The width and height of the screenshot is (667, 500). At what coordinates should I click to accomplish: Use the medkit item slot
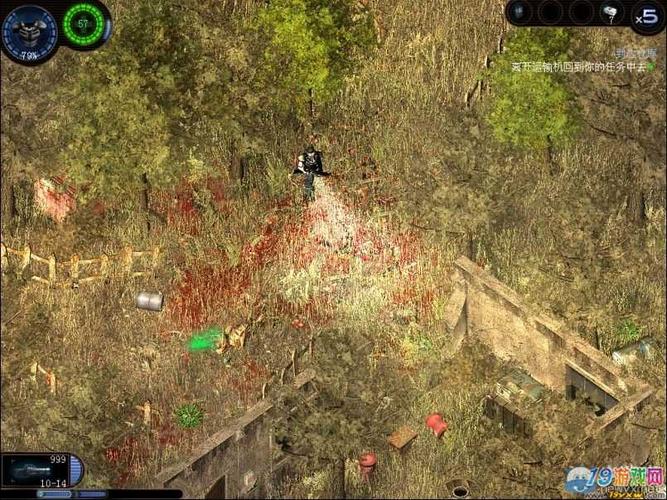610,13
